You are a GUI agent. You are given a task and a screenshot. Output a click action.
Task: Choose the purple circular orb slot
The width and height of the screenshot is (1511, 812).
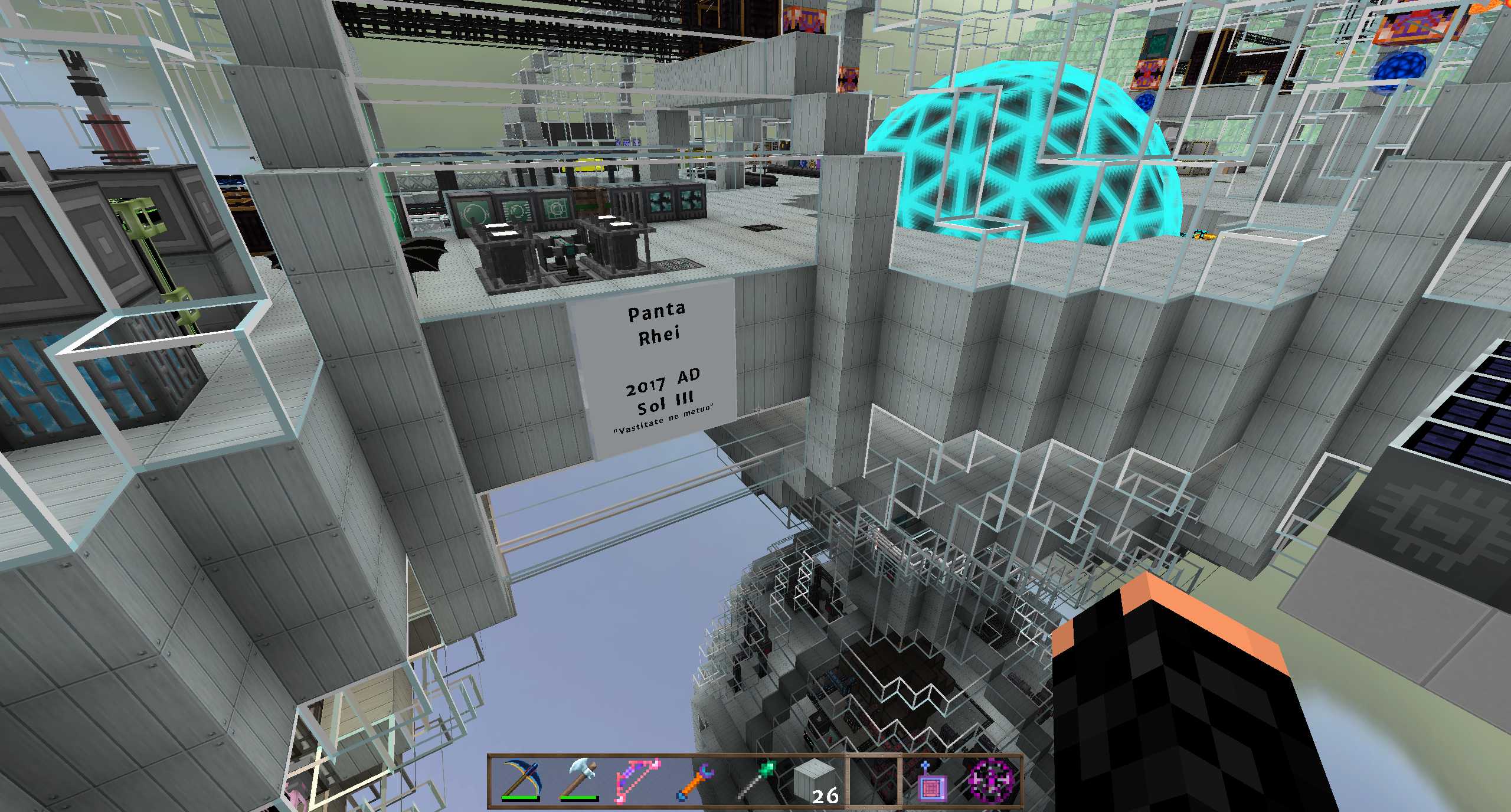click(x=992, y=780)
